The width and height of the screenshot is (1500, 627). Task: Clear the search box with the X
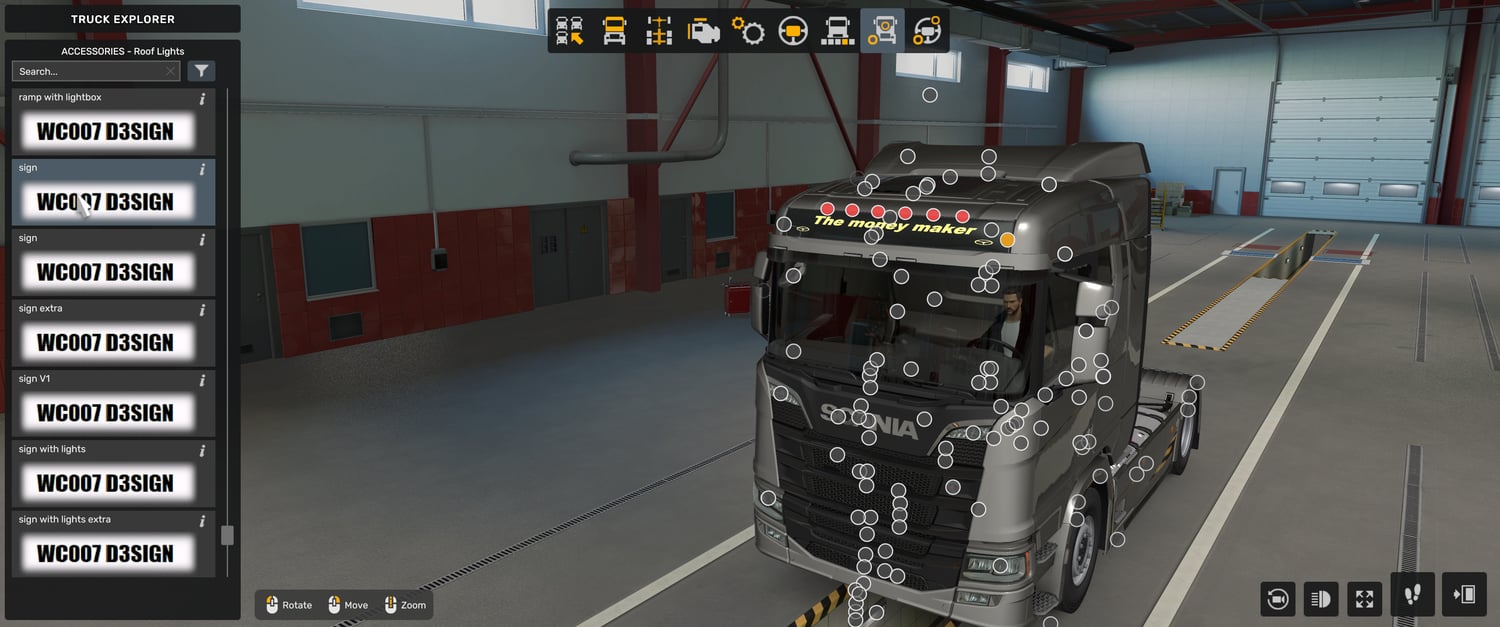click(x=171, y=71)
